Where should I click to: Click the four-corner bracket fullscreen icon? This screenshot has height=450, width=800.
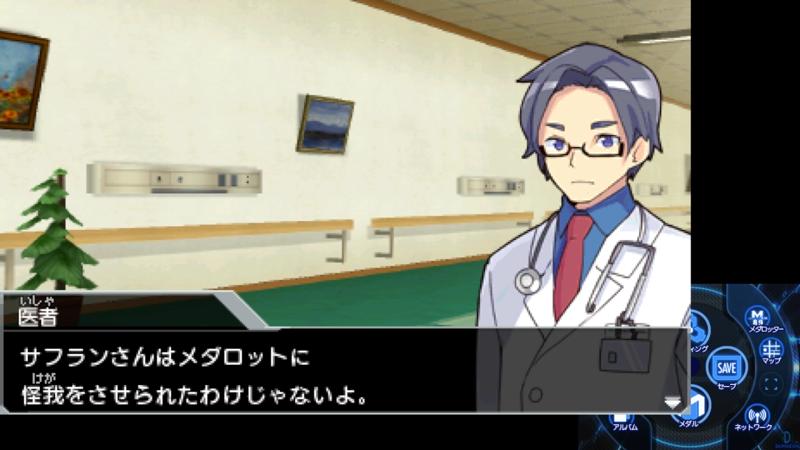(x=771, y=384)
